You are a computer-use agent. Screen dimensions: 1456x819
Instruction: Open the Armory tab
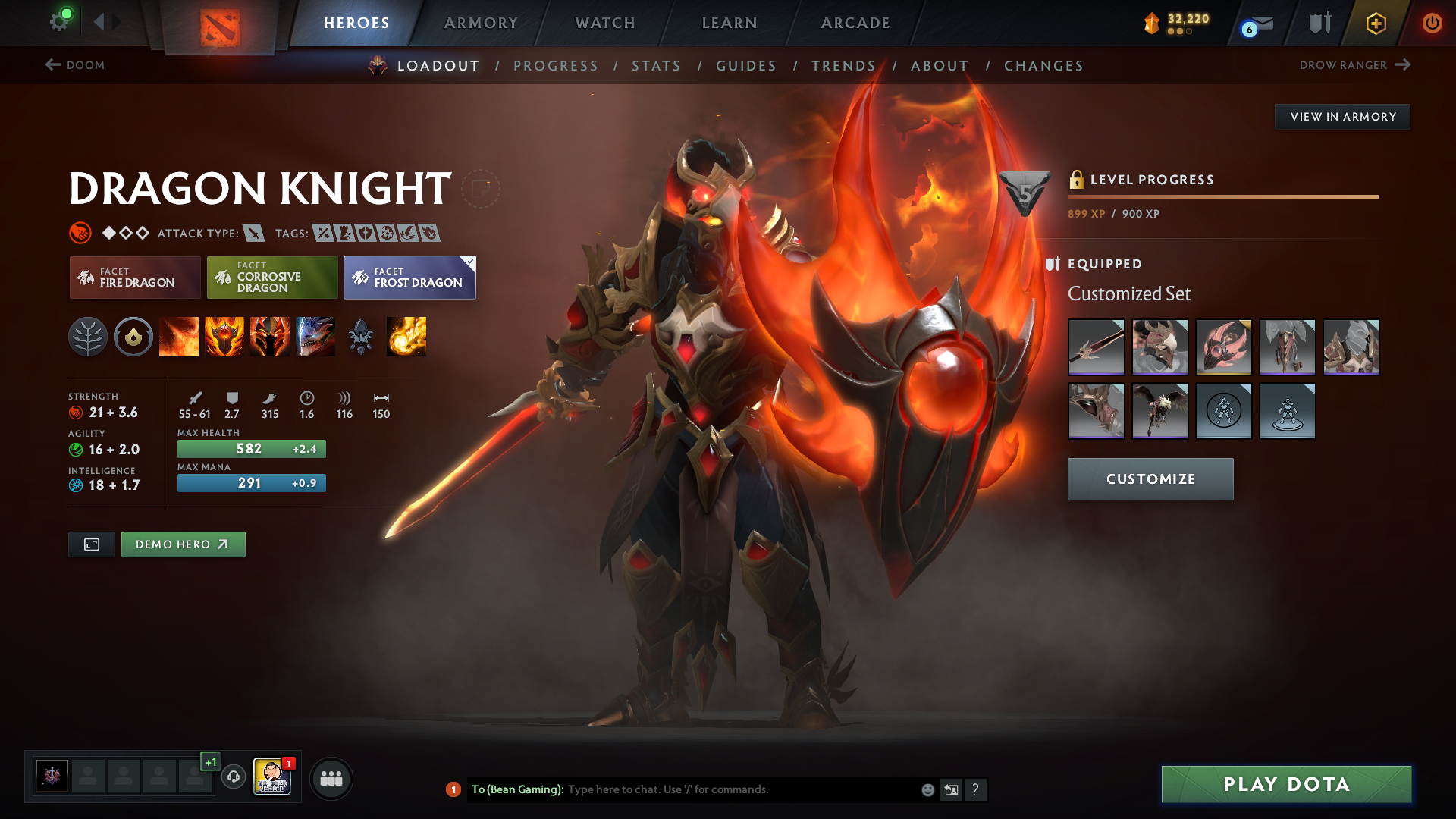481,23
